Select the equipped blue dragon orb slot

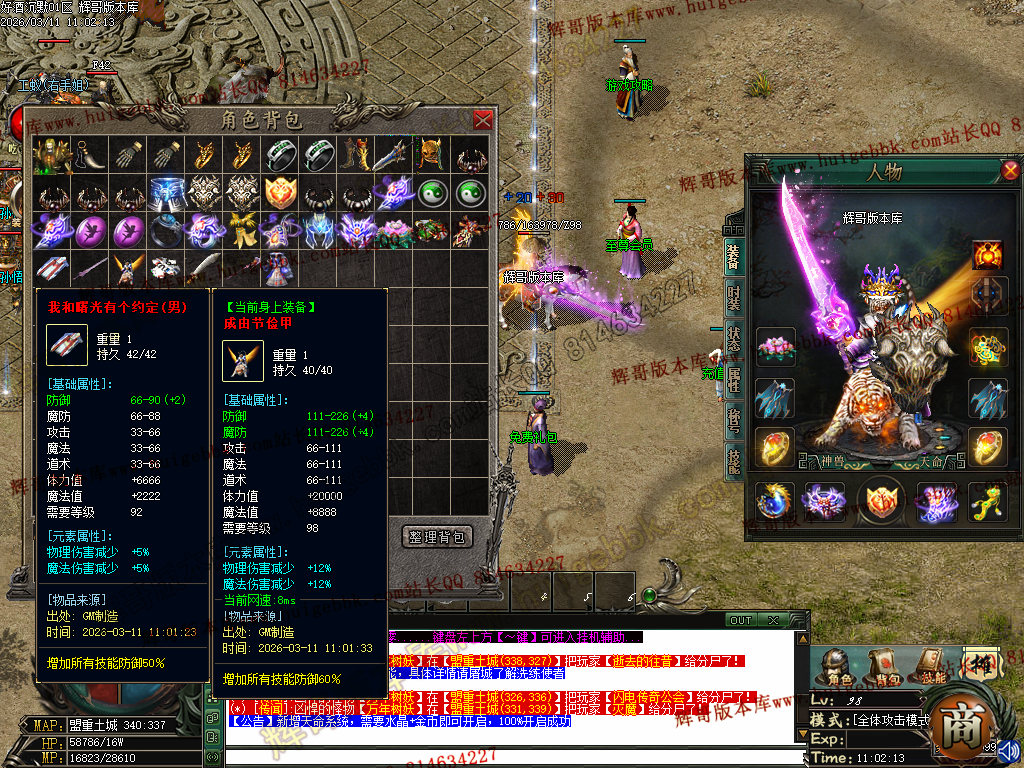click(775, 501)
